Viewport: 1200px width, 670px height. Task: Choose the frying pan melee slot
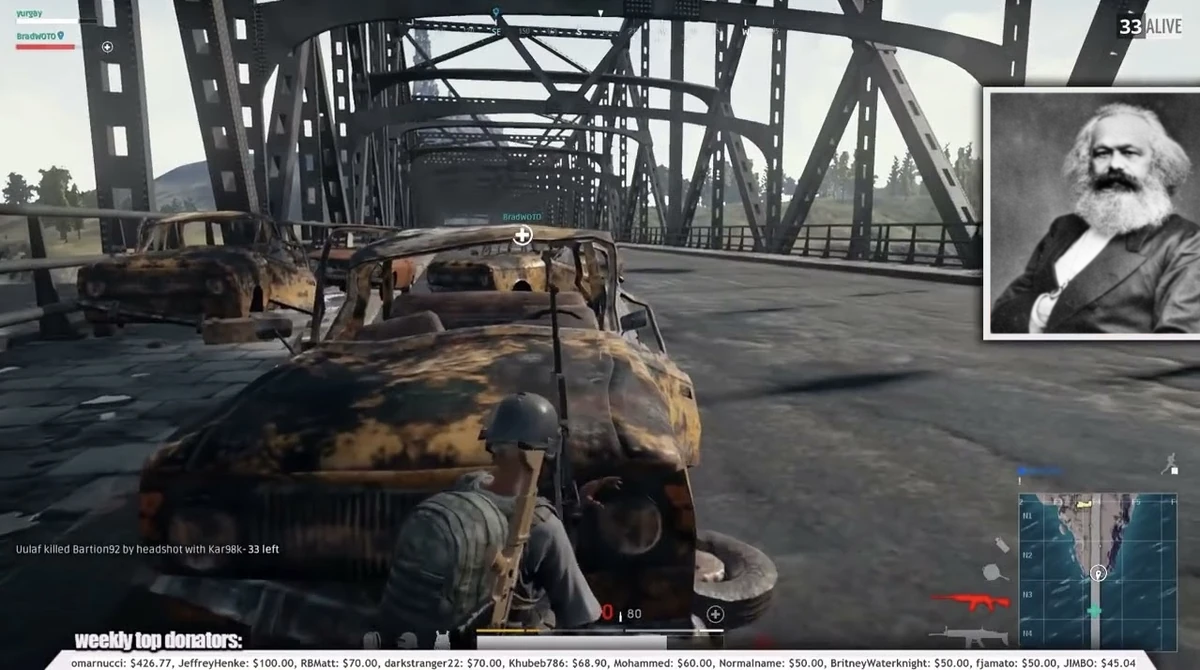994,573
